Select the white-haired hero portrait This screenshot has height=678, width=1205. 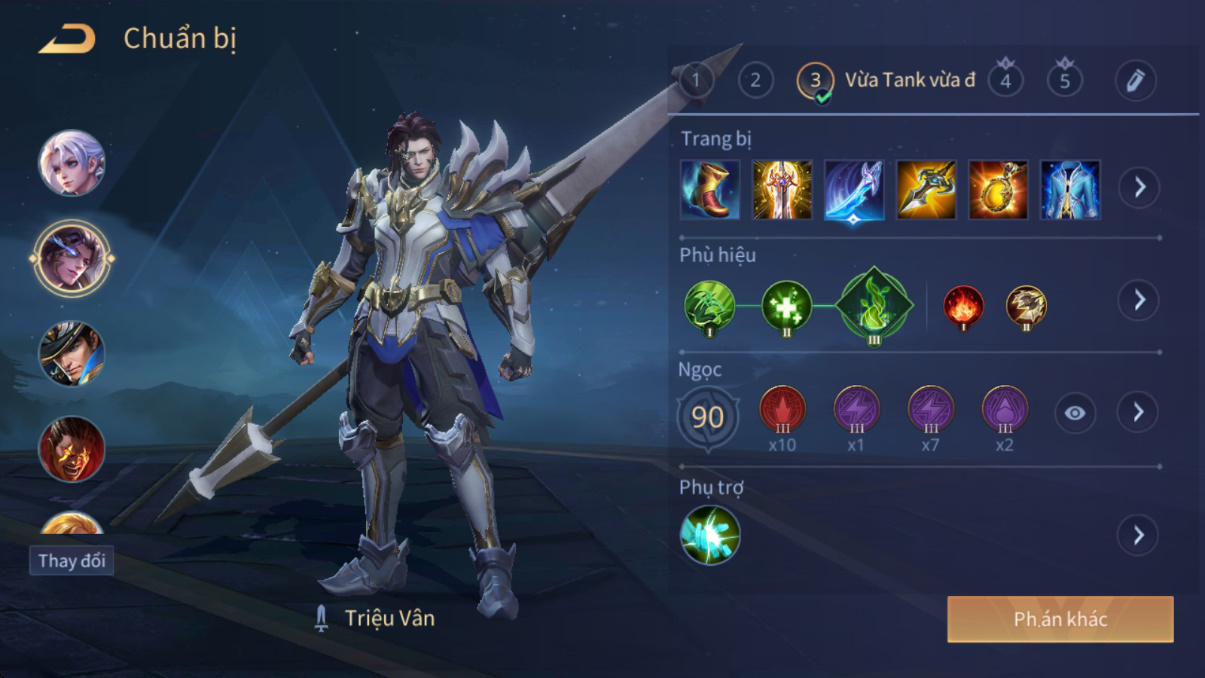point(72,163)
